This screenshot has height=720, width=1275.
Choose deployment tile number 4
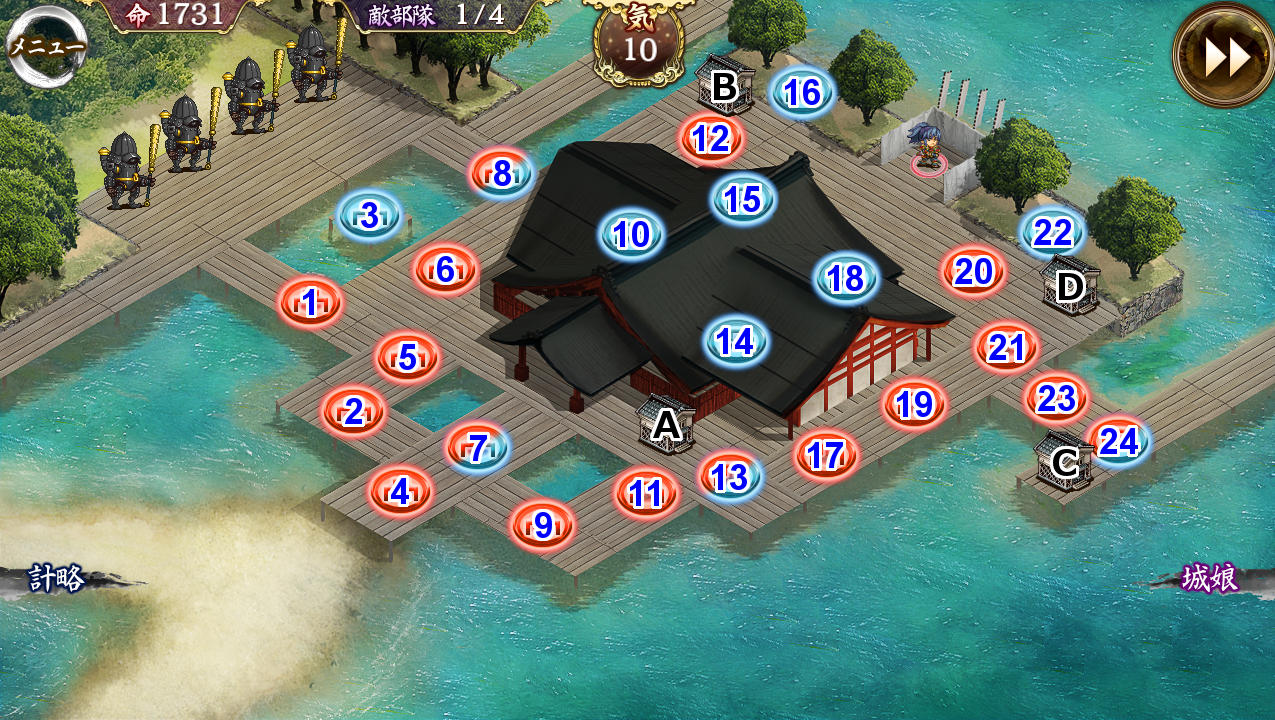click(x=401, y=491)
